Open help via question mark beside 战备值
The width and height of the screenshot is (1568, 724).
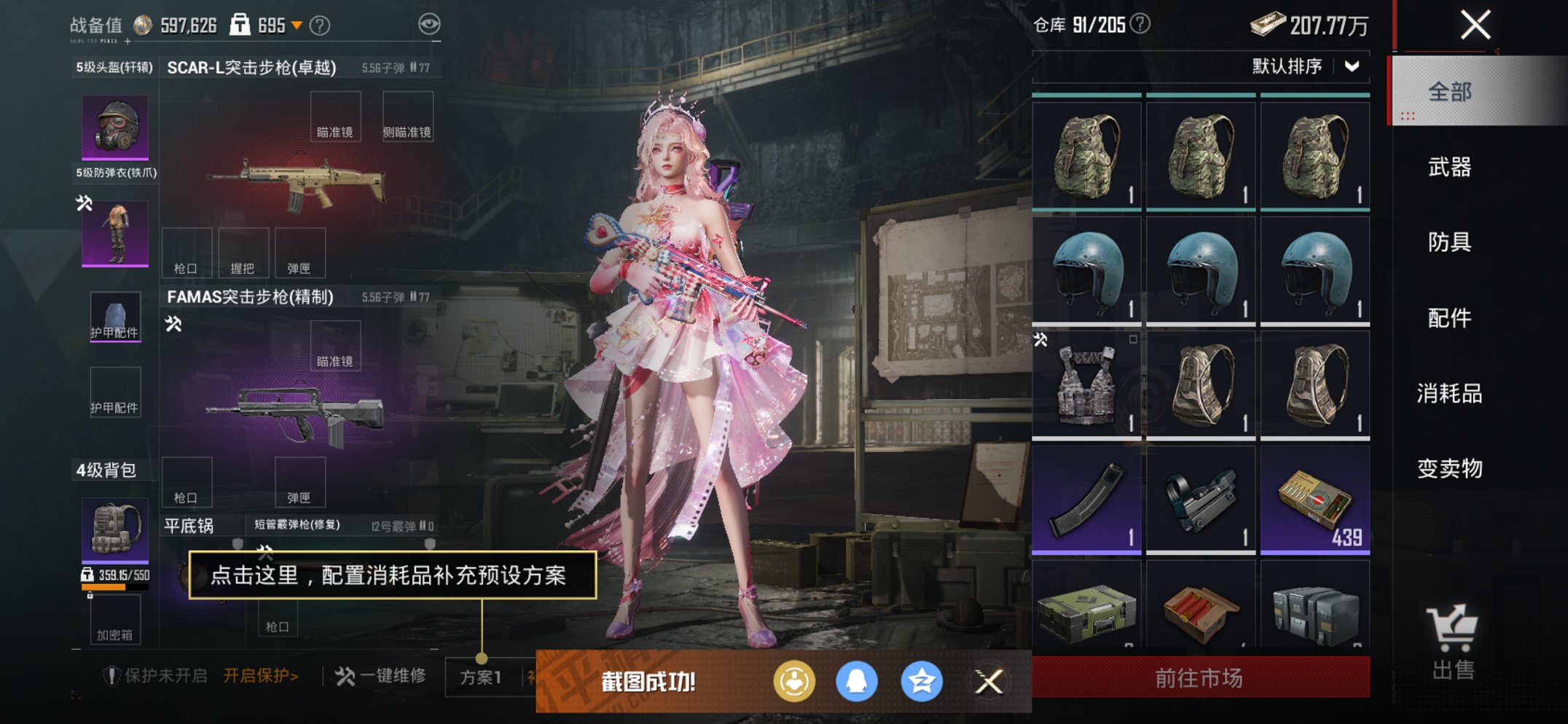[320, 23]
